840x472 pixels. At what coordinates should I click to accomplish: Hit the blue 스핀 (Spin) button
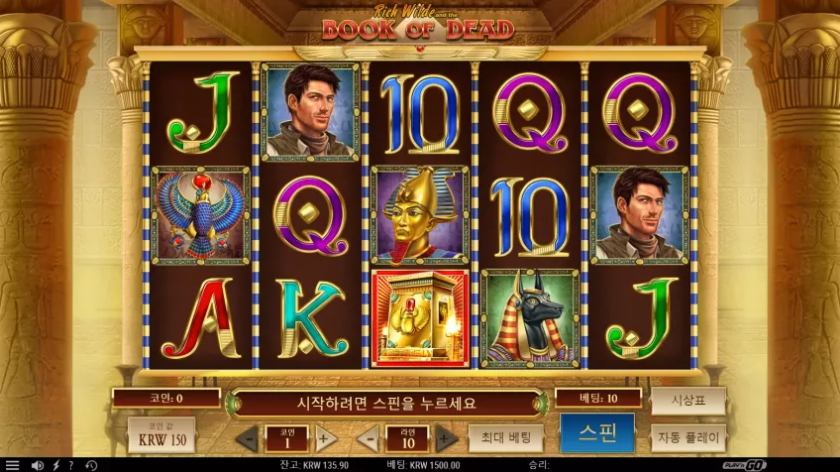597,434
